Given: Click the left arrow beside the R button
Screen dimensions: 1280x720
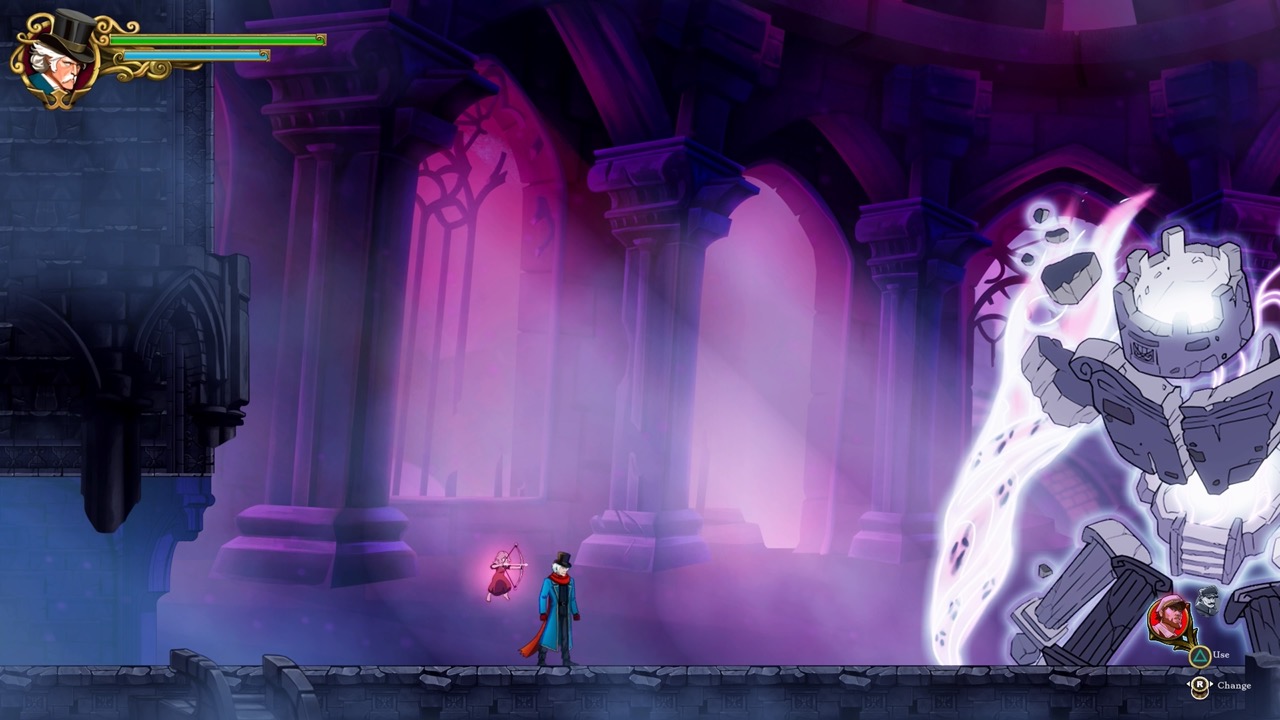Looking at the screenshot, I should click(1188, 684).
